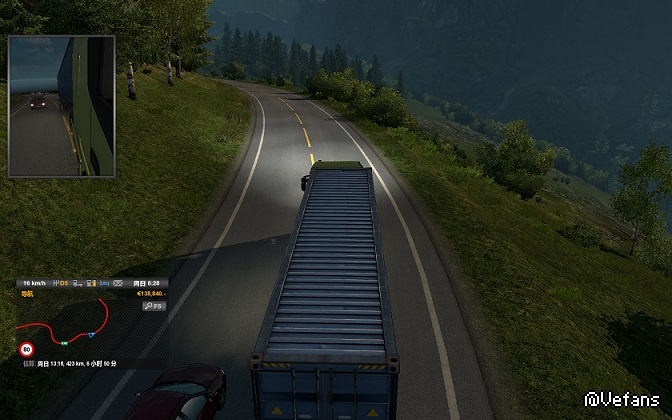Open the mail envelope icon
The height and width of the screenshot is (420, 672).
pos(117,283)
